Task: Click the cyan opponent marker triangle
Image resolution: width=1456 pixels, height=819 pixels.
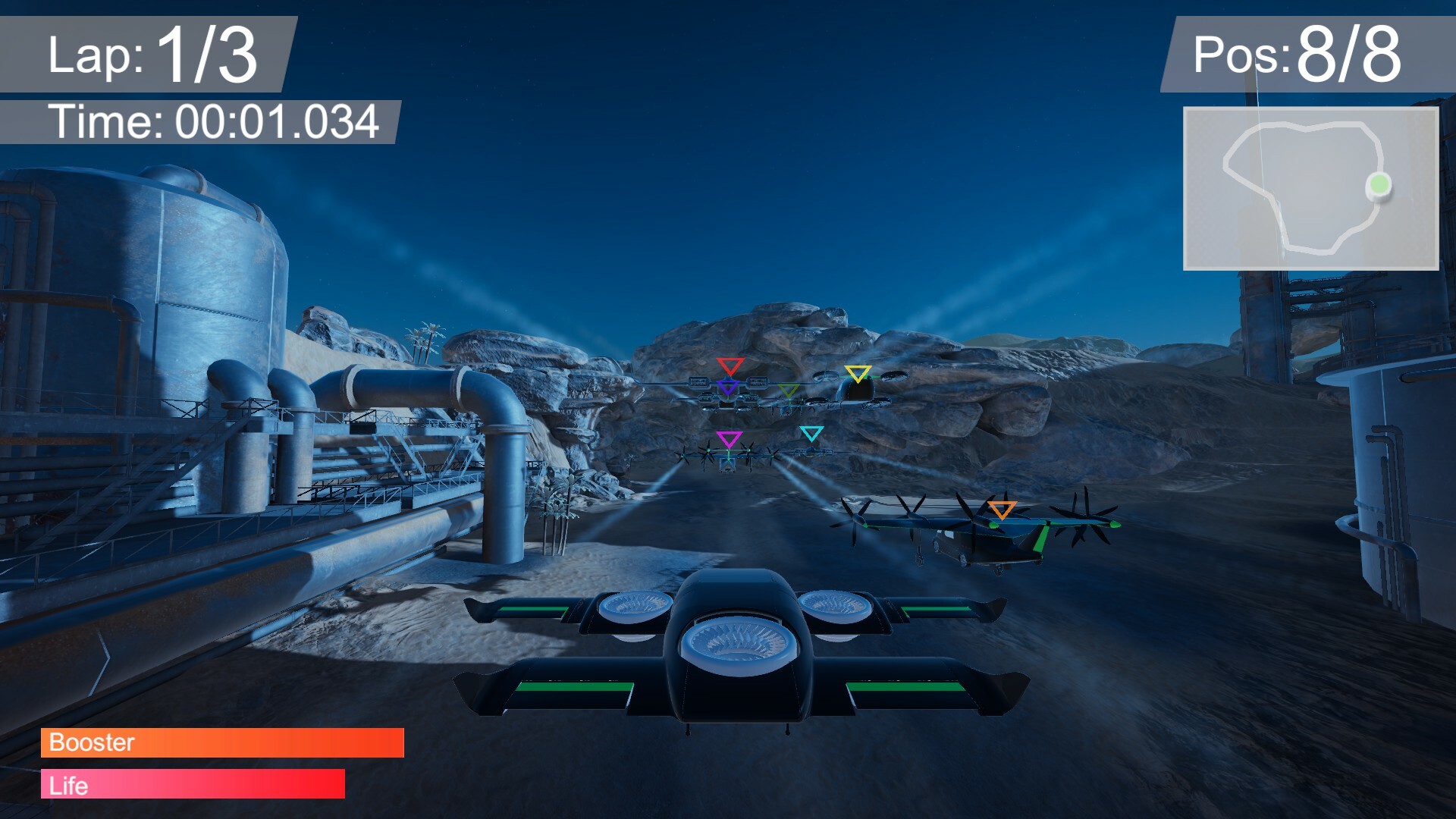Action: 811,432
